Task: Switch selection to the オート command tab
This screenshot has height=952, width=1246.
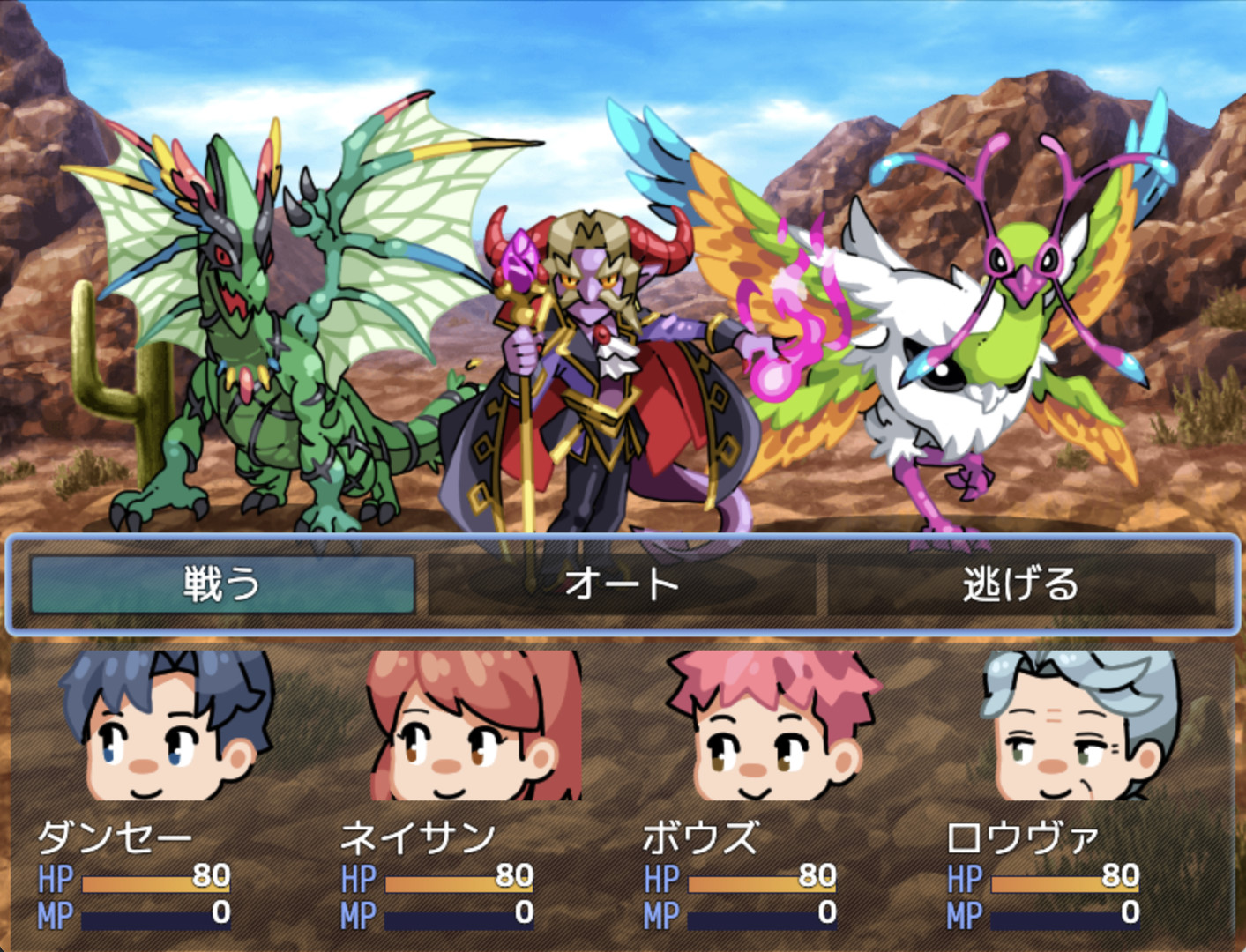Action: pos(623,584)
